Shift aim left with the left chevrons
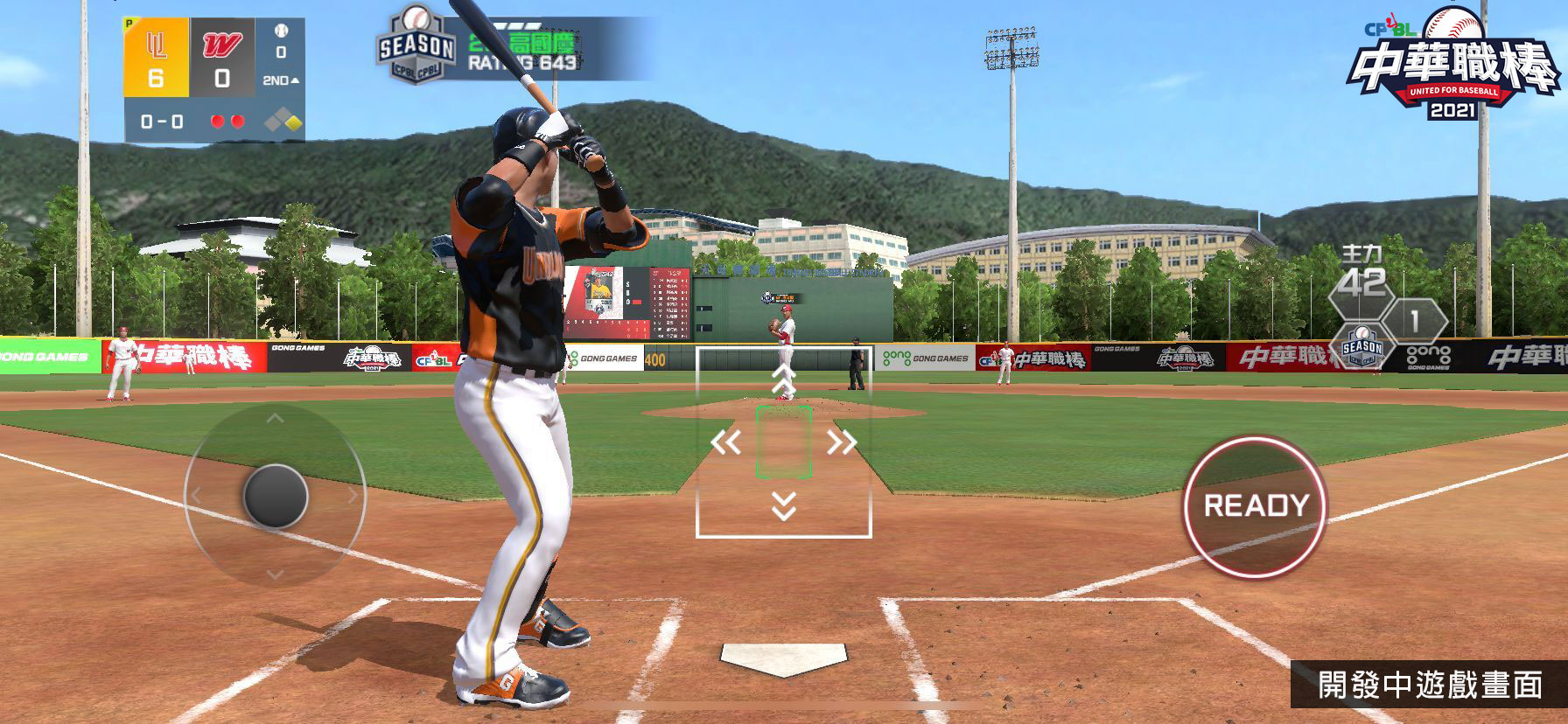Viewport: 1568px width, 724px height. [726, 442]
